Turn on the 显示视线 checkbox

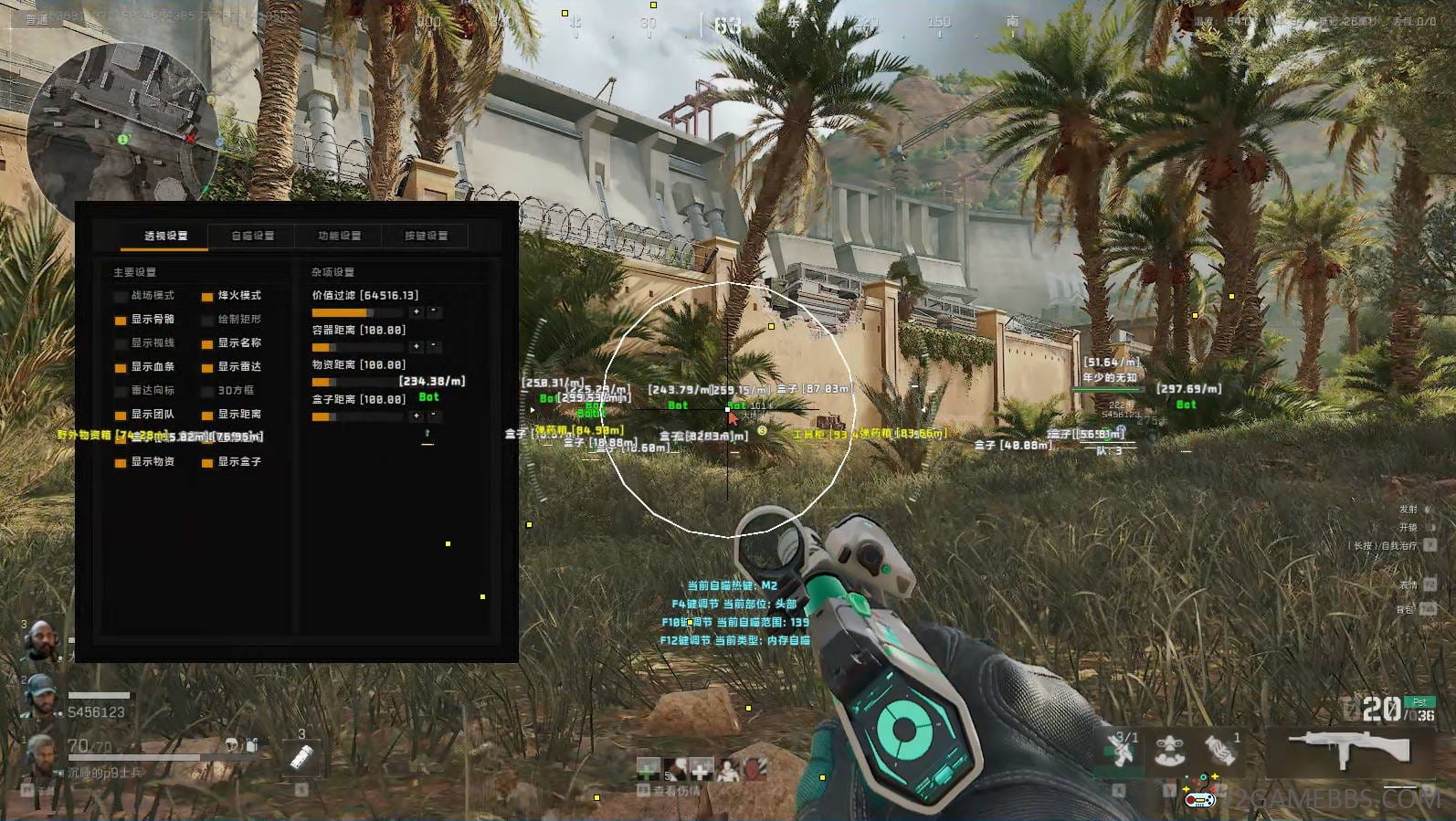tap(121, 343)
